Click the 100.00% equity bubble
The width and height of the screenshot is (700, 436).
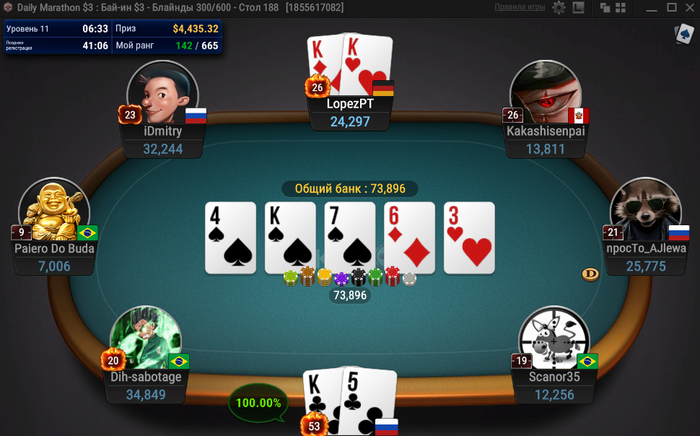258,402
